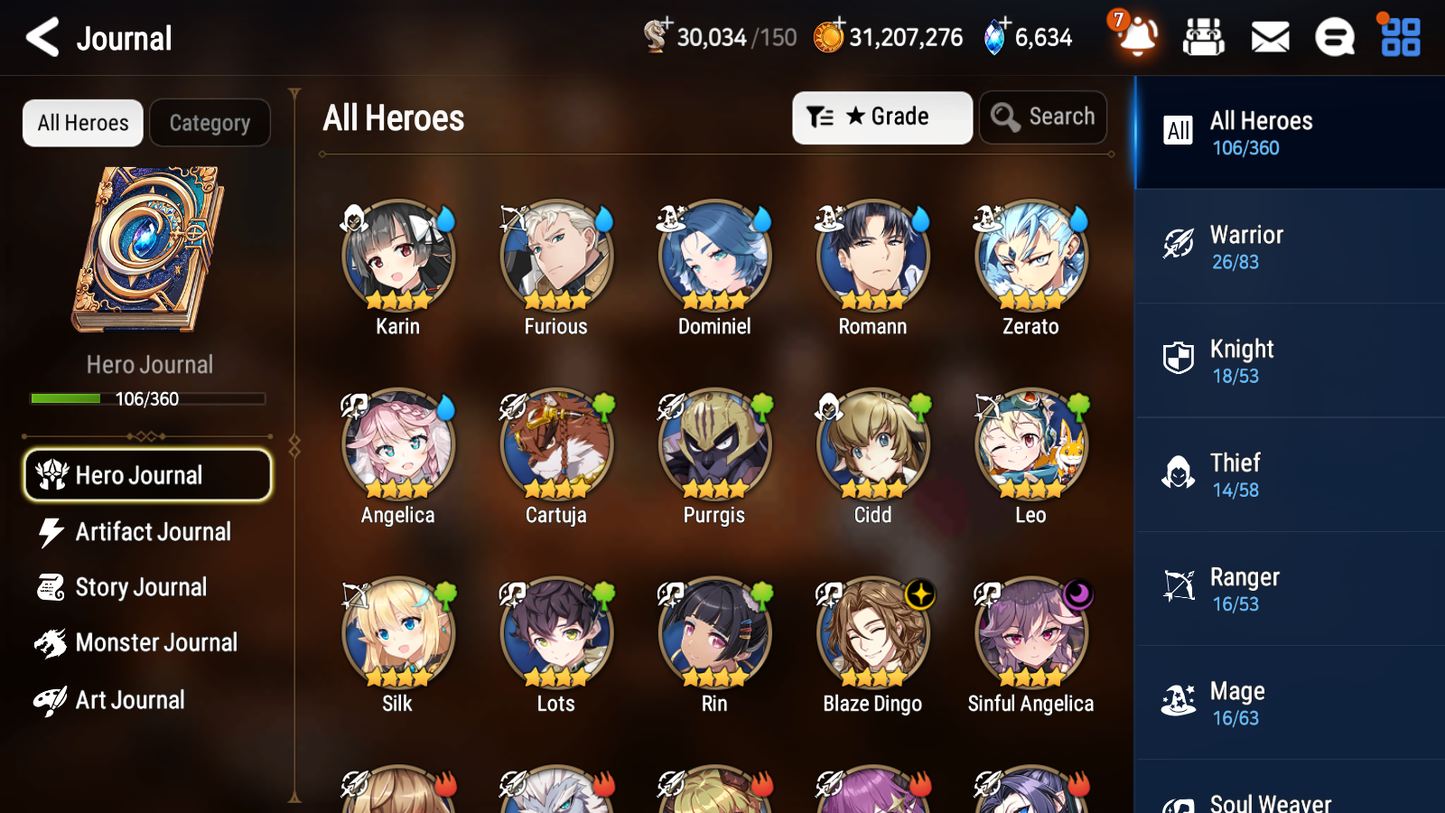This screenshot has height=813, width=1445.
Task: Select the Thief class filter
Action: tap(1289, 474)
